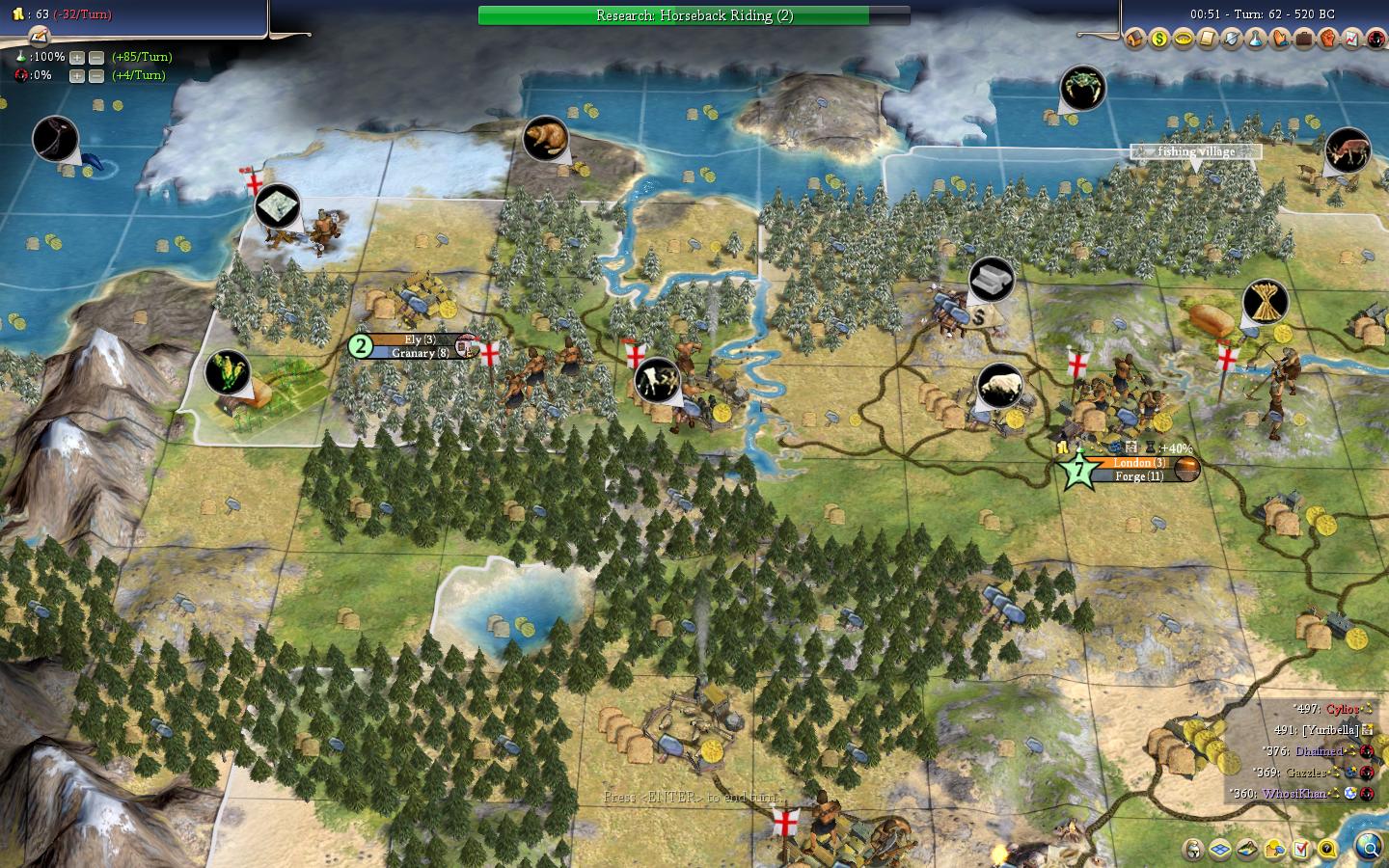Open the Domestic Advisor house icon
This screenshot has width=1389, height=868.
click(1135, 40)
